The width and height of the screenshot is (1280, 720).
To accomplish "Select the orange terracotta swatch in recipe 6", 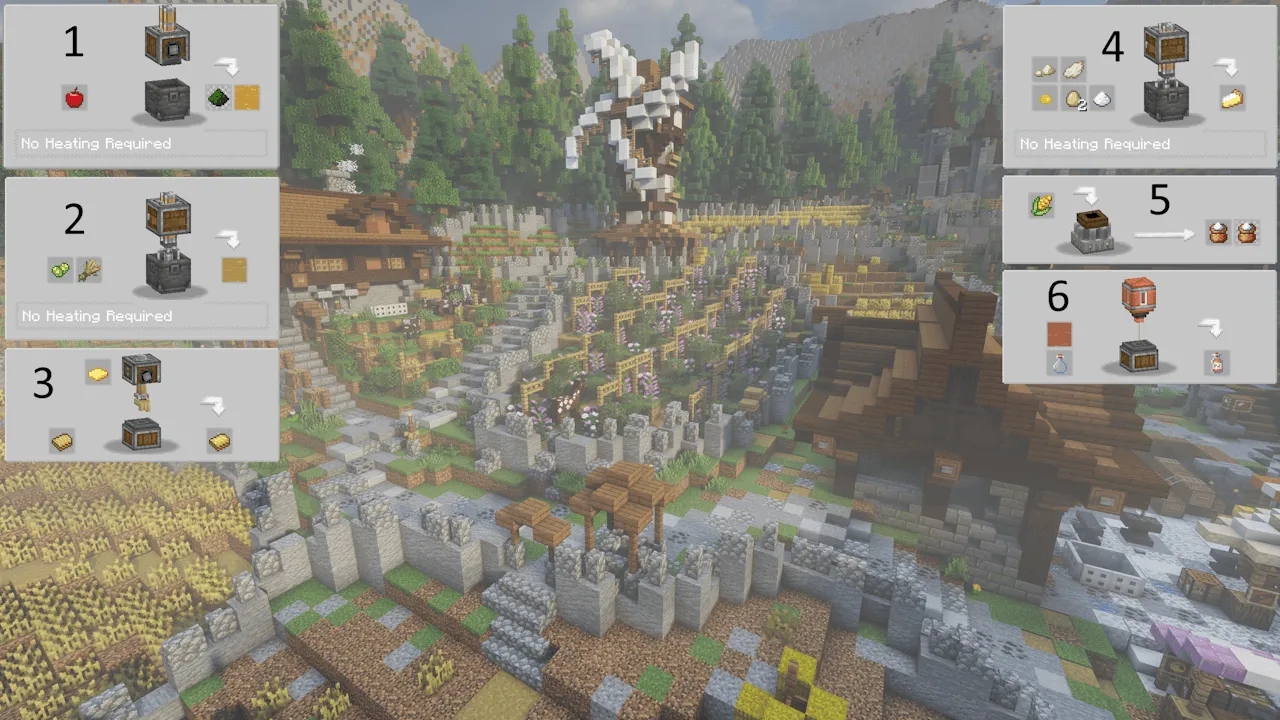I will (1059, 335).
